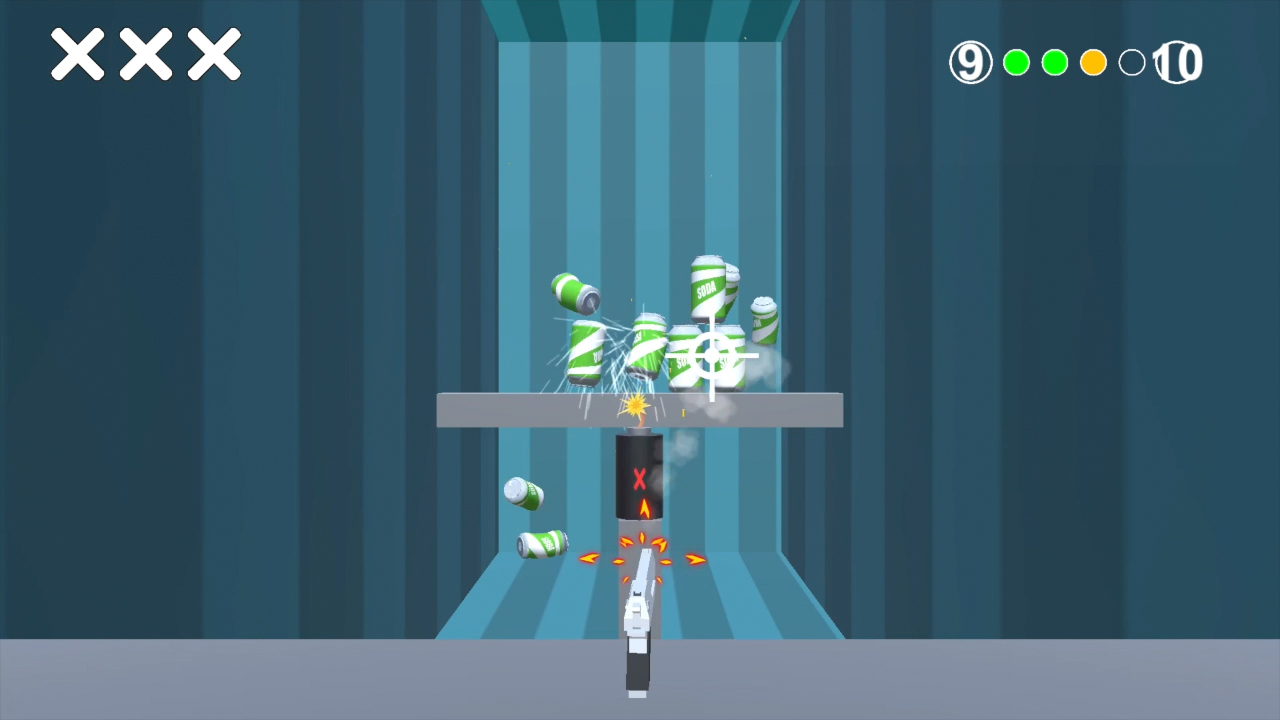Screen dimensions: 1280x720
Task: Select the orange progress dot
Action: coord(1093,62)
